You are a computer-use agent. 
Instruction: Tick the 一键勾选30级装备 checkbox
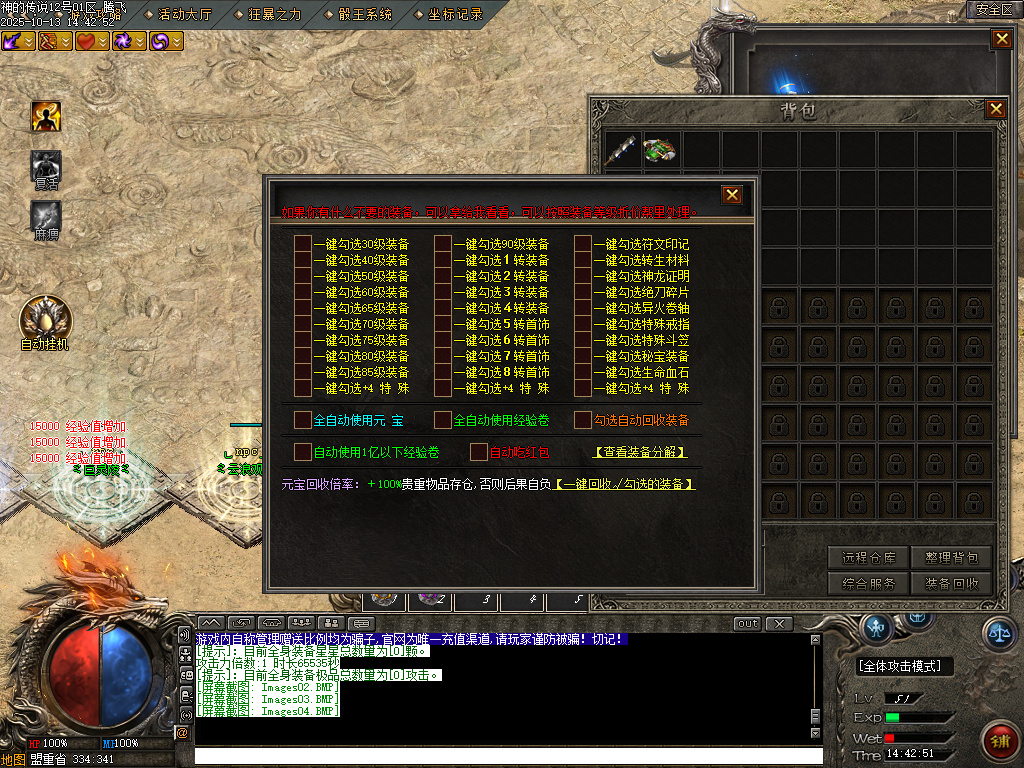[x=303, y=244]
